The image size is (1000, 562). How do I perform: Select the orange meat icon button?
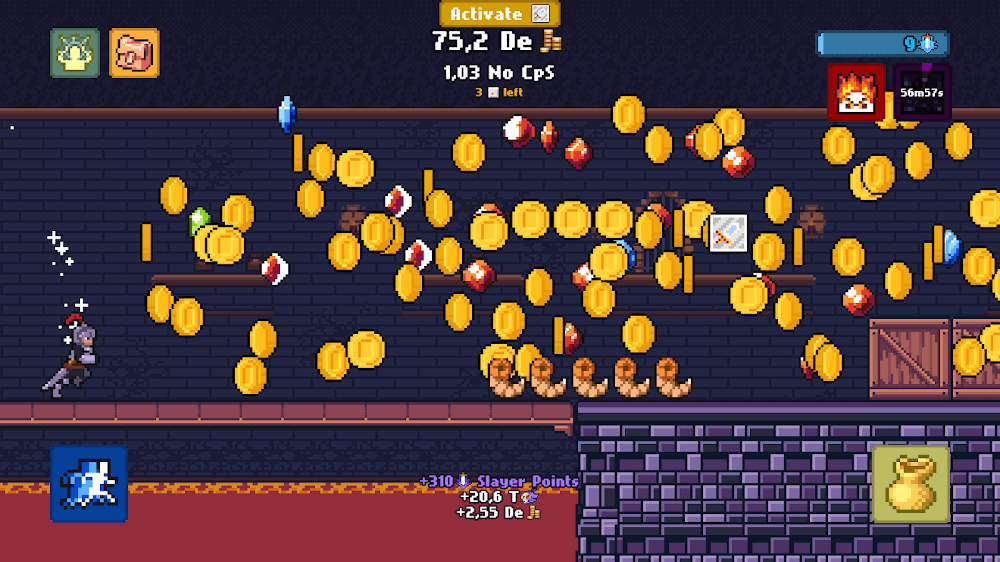click(x=134, y=53)
